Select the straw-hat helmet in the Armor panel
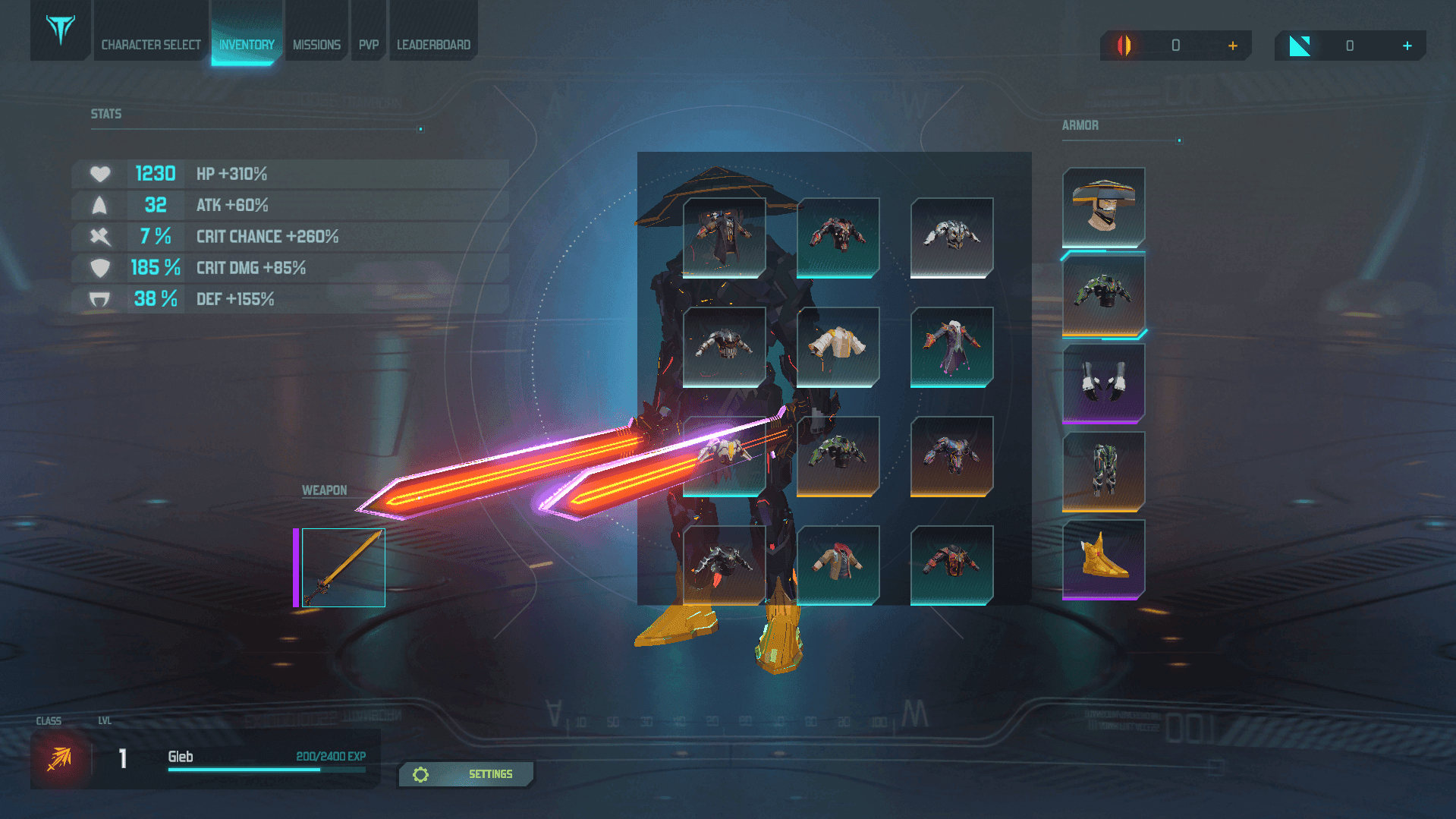The height and width of the screenshot is (819, 1456). coord(1104,206)
